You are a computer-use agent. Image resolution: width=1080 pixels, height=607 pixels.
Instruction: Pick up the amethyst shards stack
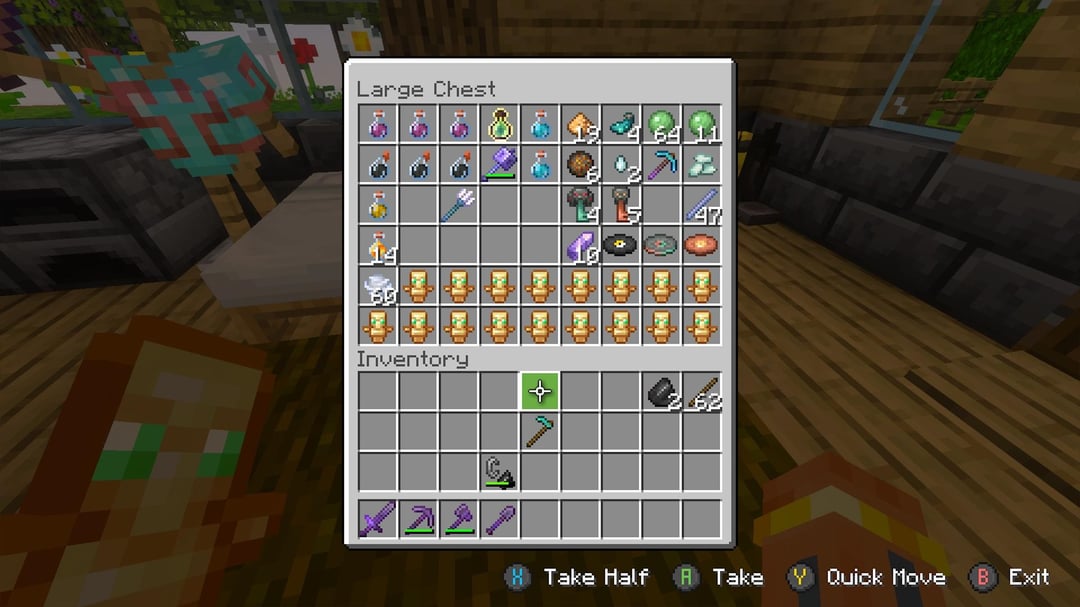point(580,245)
